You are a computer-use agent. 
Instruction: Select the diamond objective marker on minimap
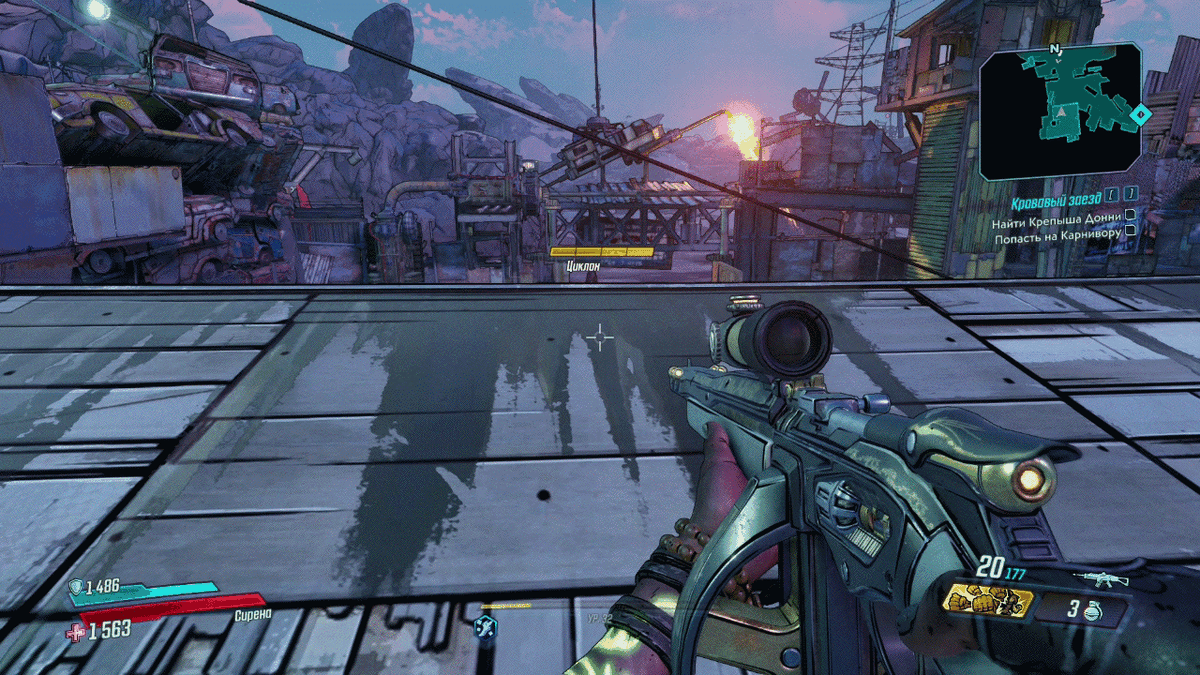[x=1136, y=117]
